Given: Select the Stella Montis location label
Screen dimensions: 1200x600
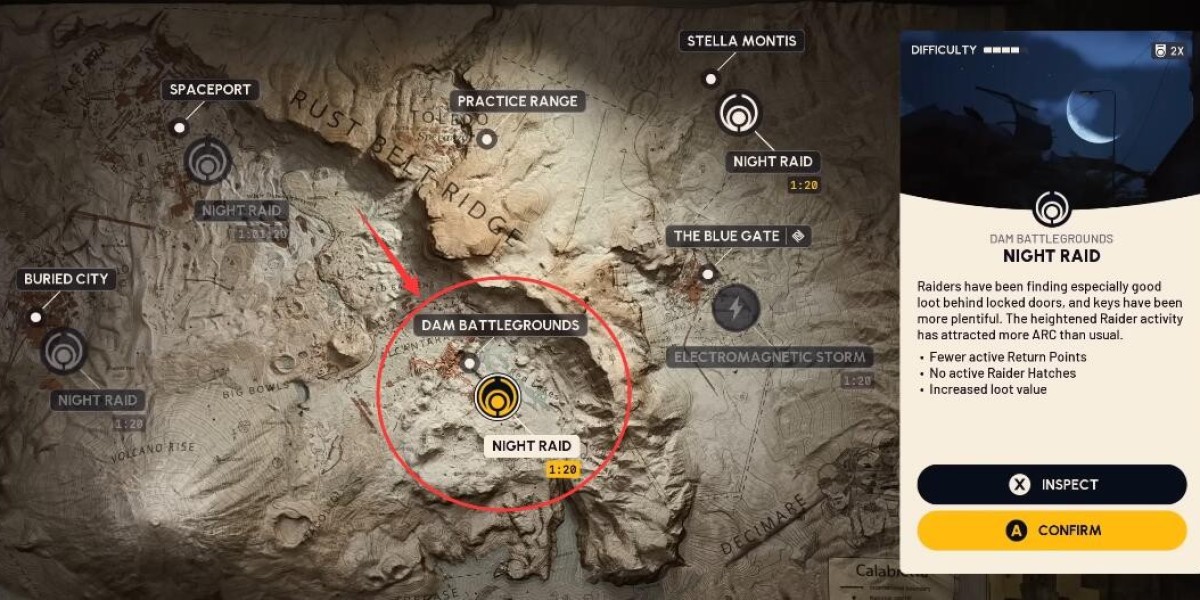Looking at the screenshot, I should tap(742, 41).
